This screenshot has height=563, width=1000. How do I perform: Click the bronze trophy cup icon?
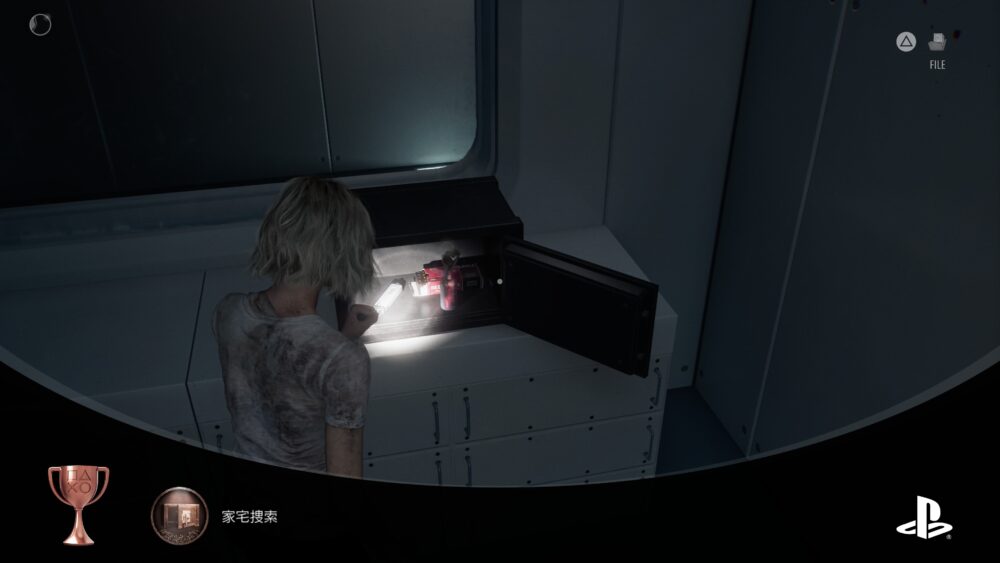(78, 503)
